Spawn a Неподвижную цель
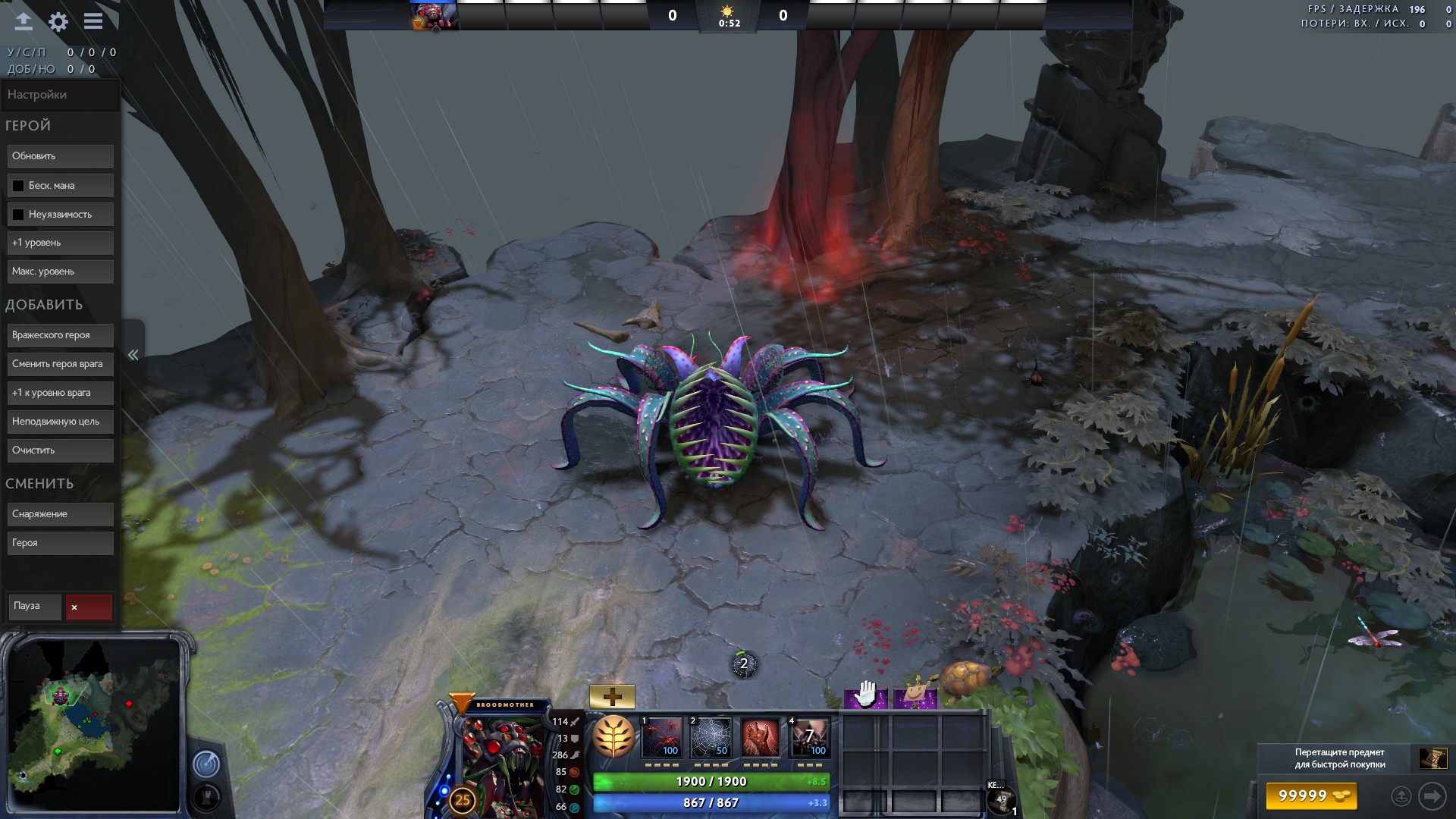 point(61,422)
